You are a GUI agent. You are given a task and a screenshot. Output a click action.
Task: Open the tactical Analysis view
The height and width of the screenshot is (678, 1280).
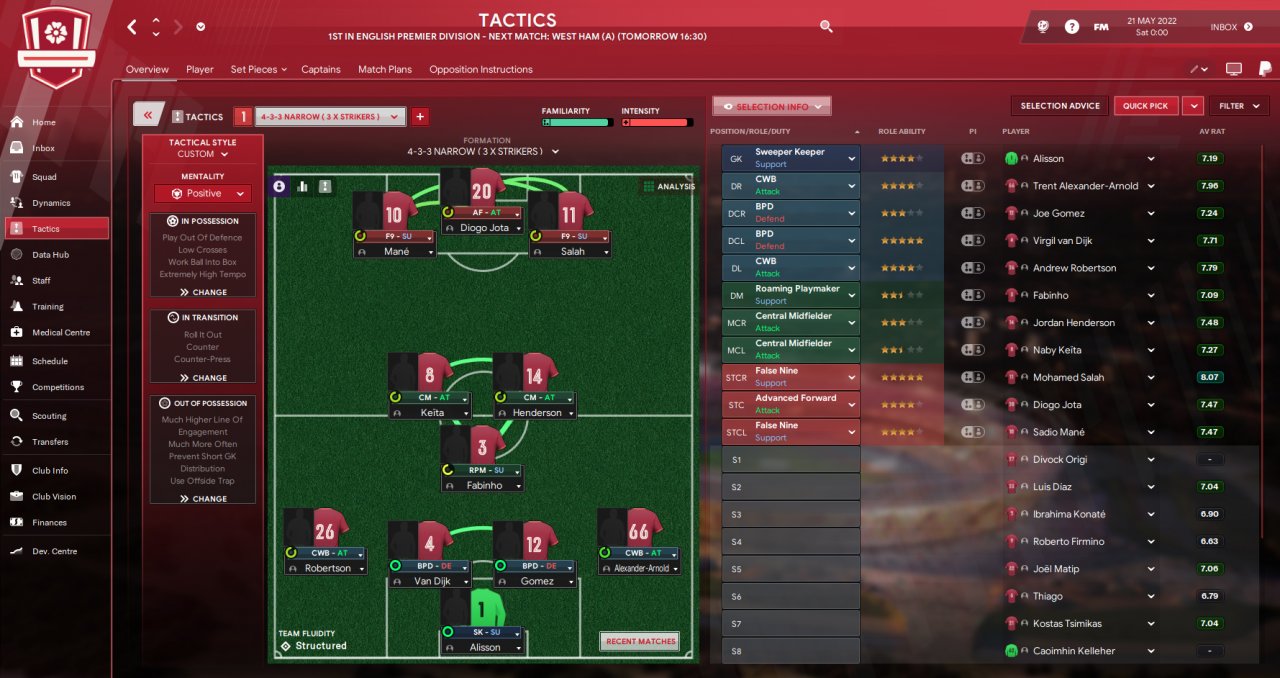669,186
